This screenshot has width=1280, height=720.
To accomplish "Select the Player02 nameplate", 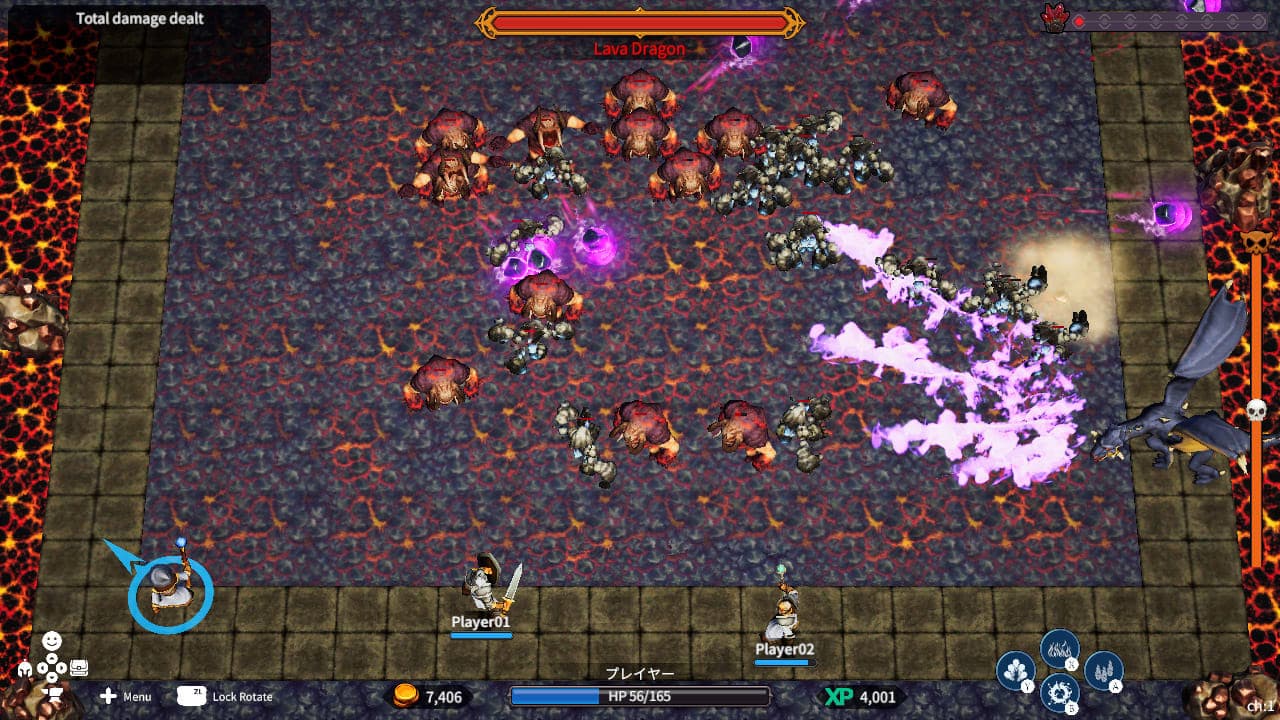I will pyautogui.click(x=784, y=650).
